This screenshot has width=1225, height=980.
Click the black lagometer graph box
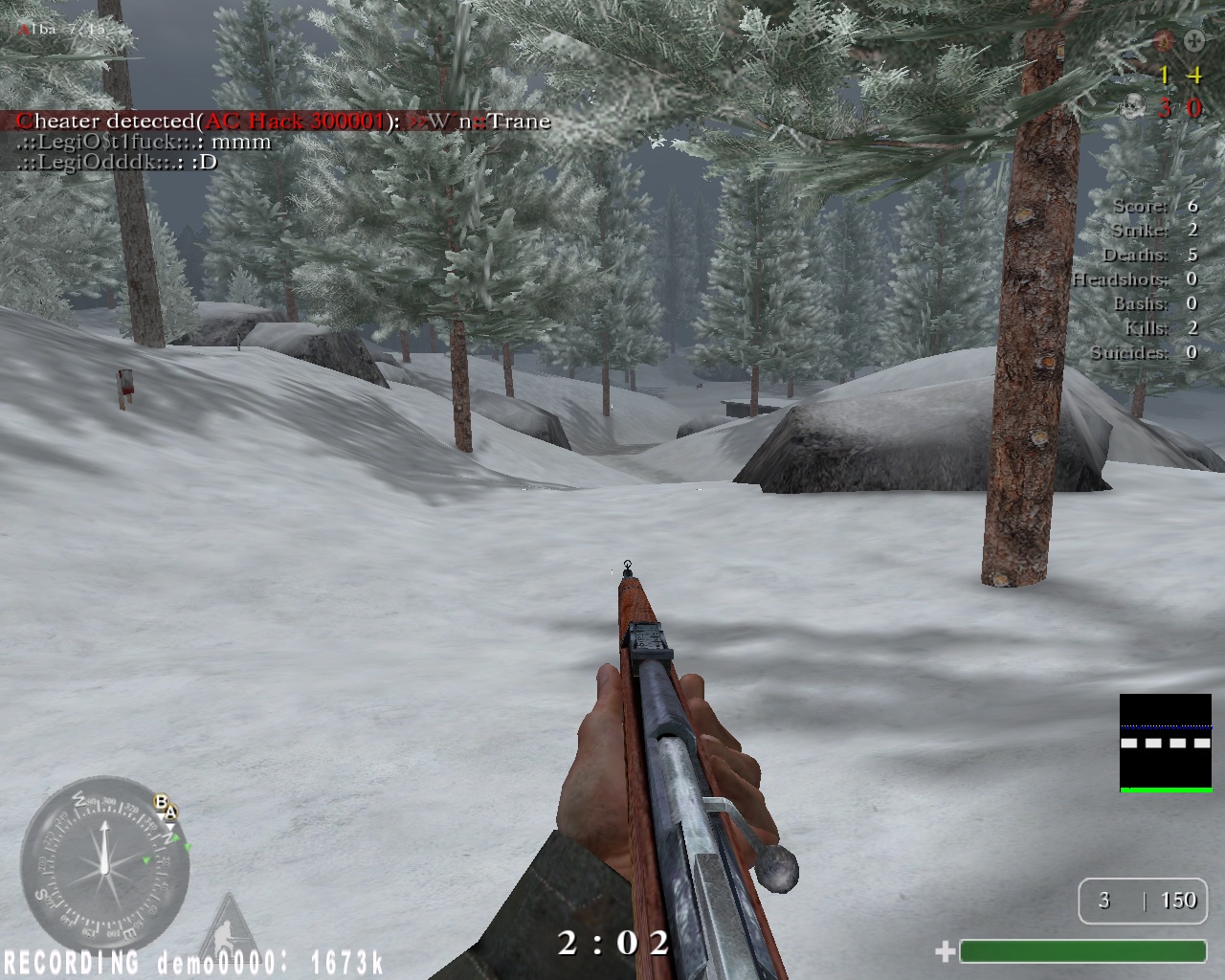pyautogui.click(x=1166, y=743)
